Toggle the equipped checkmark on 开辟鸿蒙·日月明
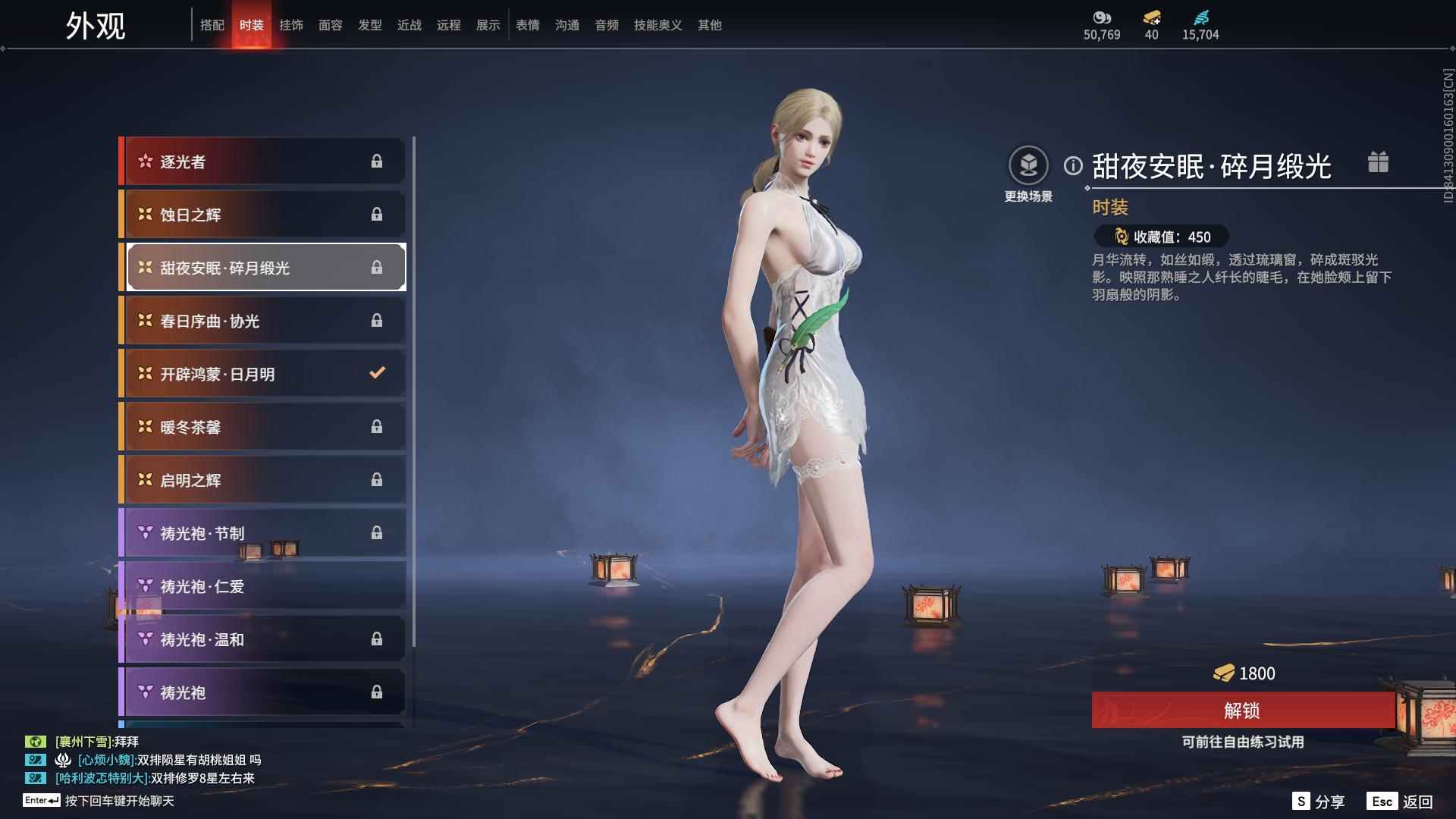The height and width of the screenshot is (819, 1456). (x=376, y=372)
